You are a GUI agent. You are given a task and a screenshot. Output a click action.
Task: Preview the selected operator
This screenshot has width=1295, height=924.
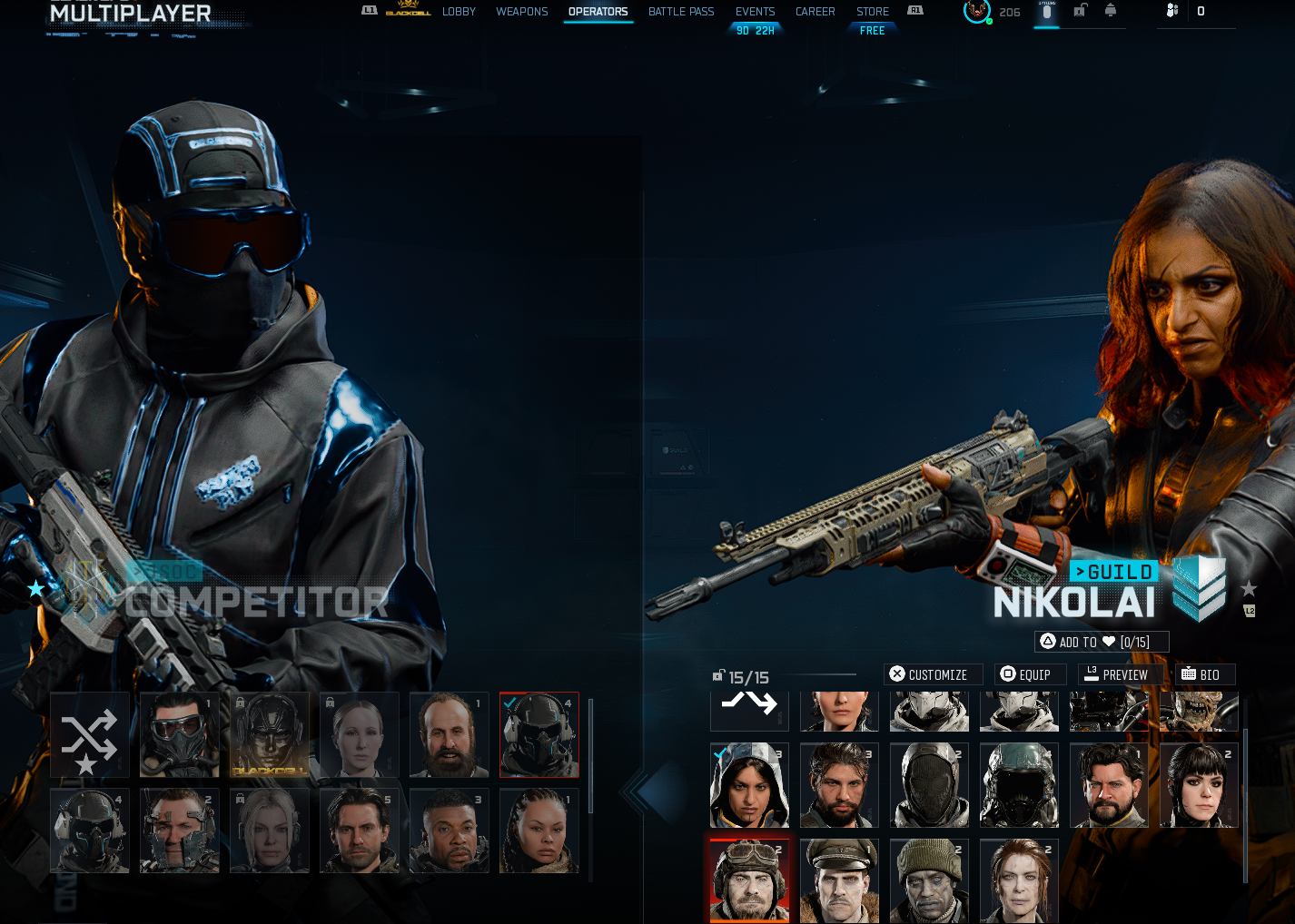(x=1116, y=674)
